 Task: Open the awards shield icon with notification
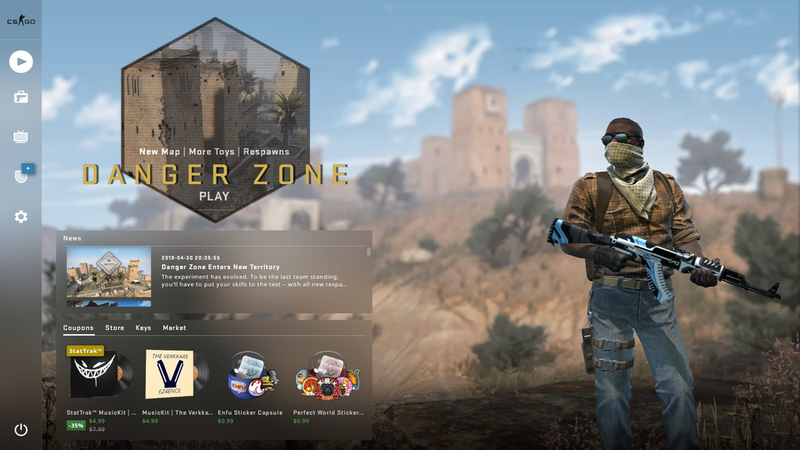21,176
